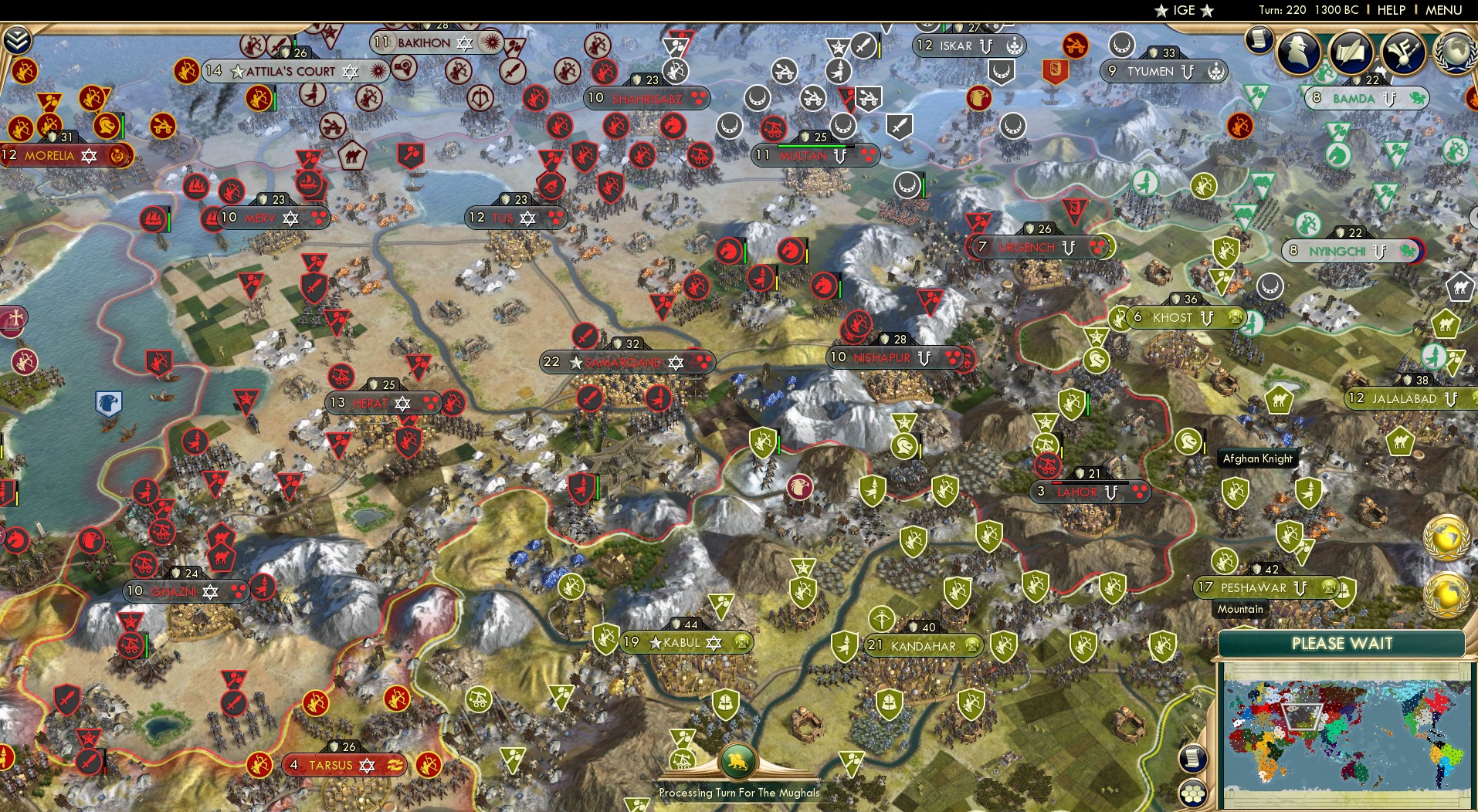Click Multan's green growth progress bar
Viewport: 1478px width, 812px height.
point(808,145)
